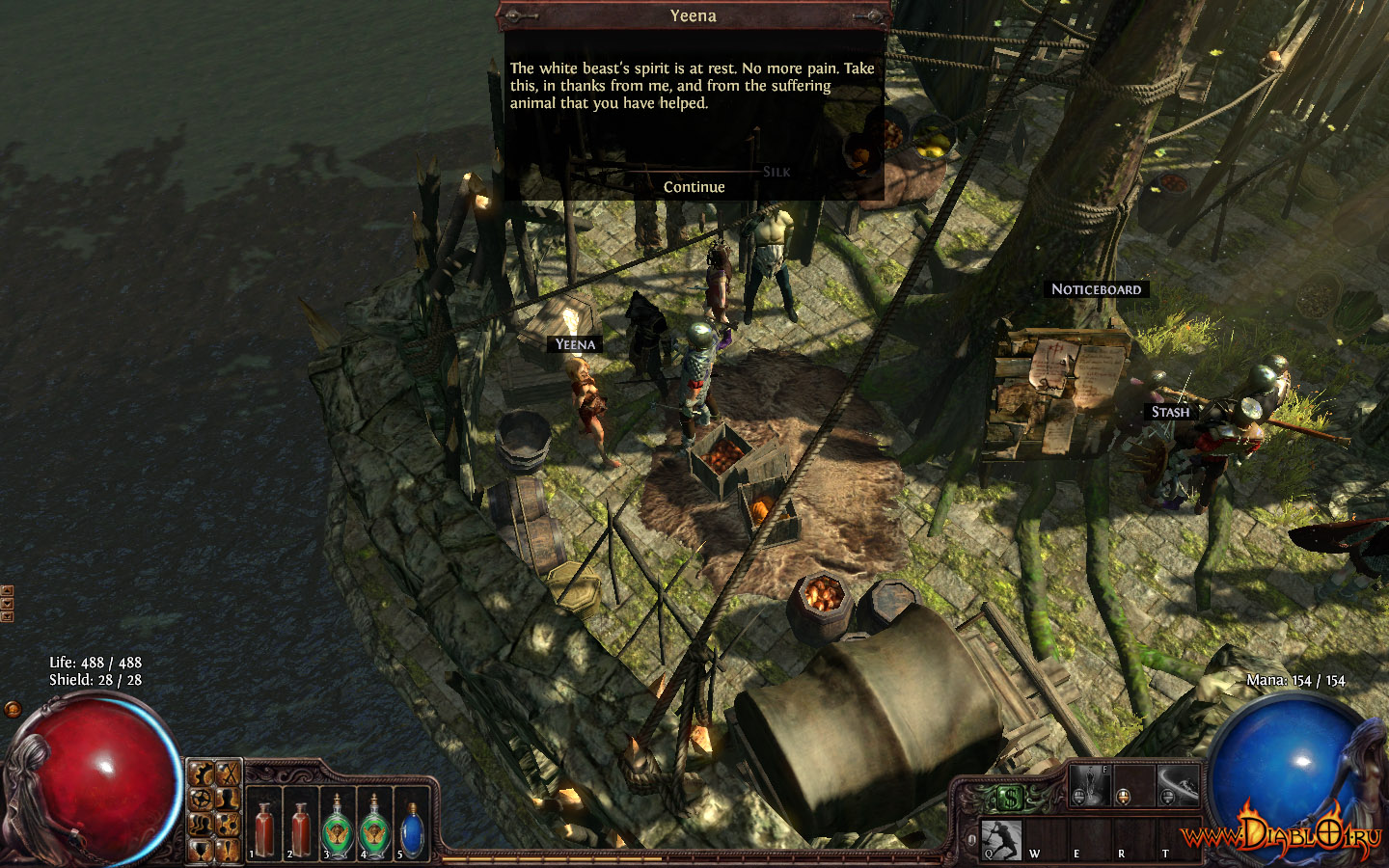Viewport: 1389px width, 868px height.
Task: Use the green winged flask in slot 3
Action: tap(337, 827)
